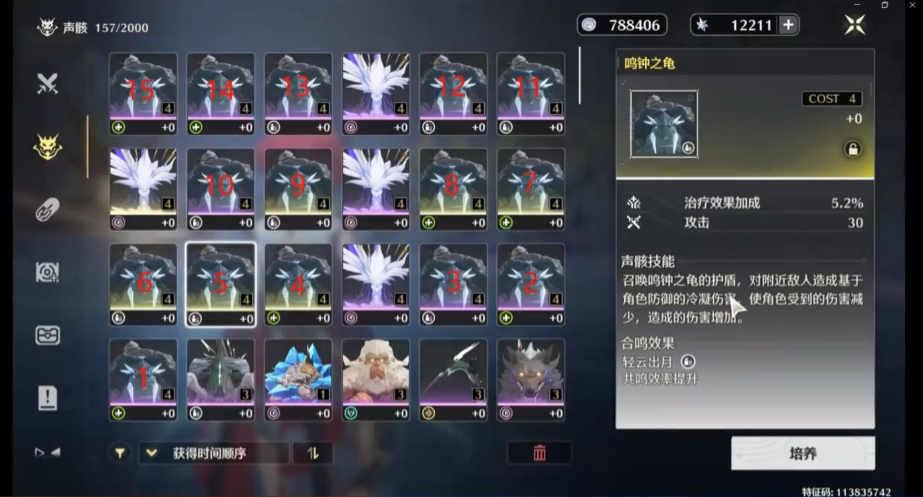Screen dimensions: 923x497
Task: Add more currency with the plus button
Action: click(x=789, y=25)
